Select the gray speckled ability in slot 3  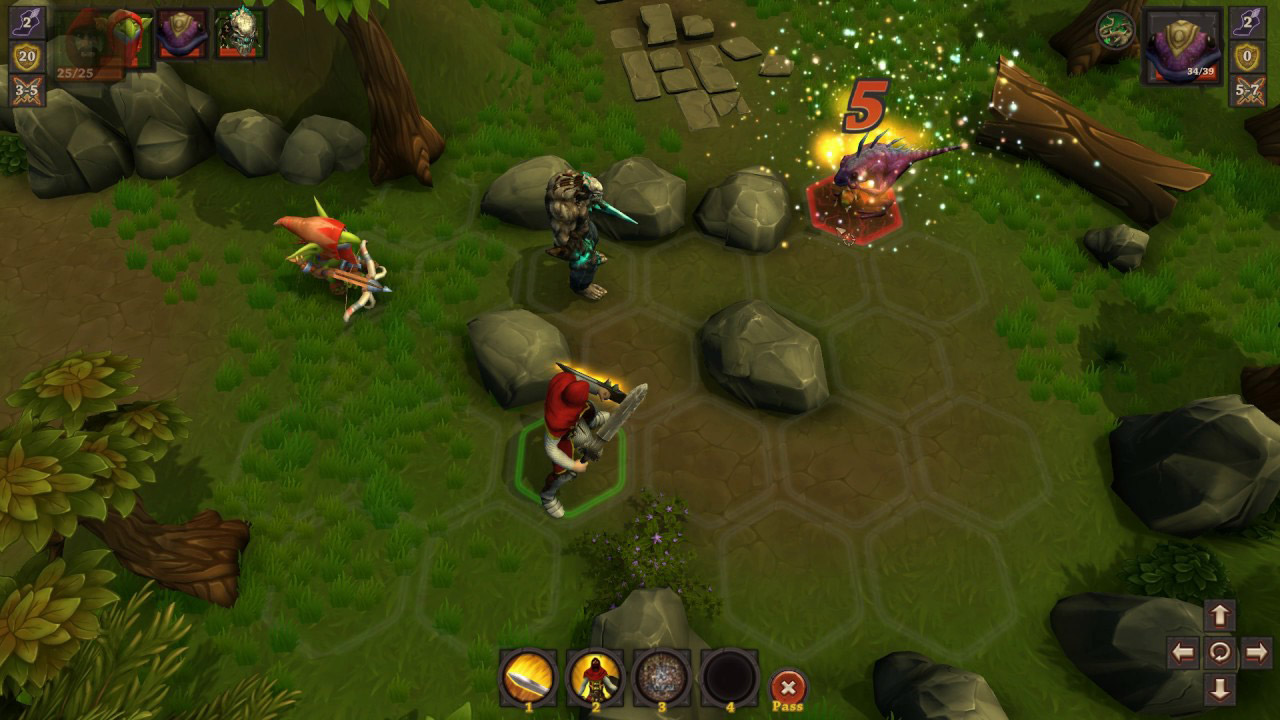tap(662, 677)
